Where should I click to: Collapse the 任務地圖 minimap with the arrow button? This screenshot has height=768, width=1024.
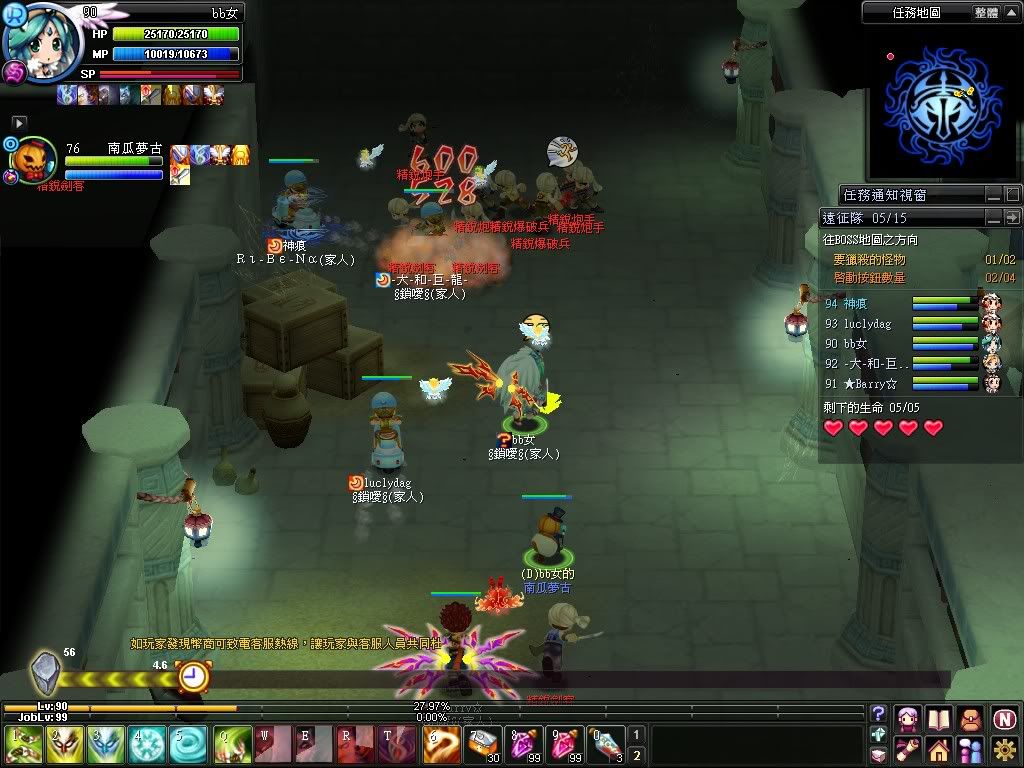(x=1012, y=13)
